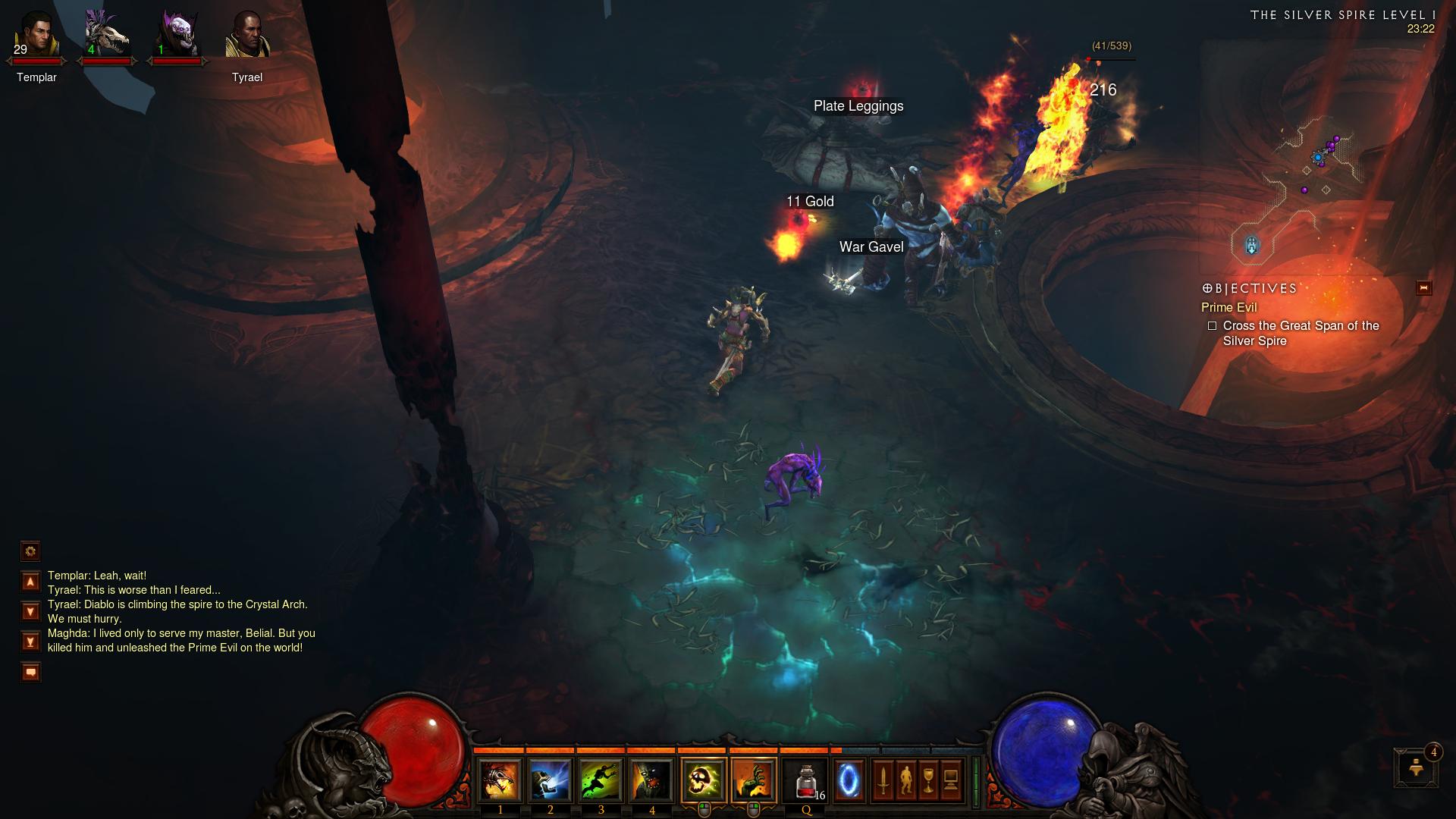Trigger the zombie face skill in slot 4
Viewport: 1456px width, 819px height.
click(x=652, y=780)
